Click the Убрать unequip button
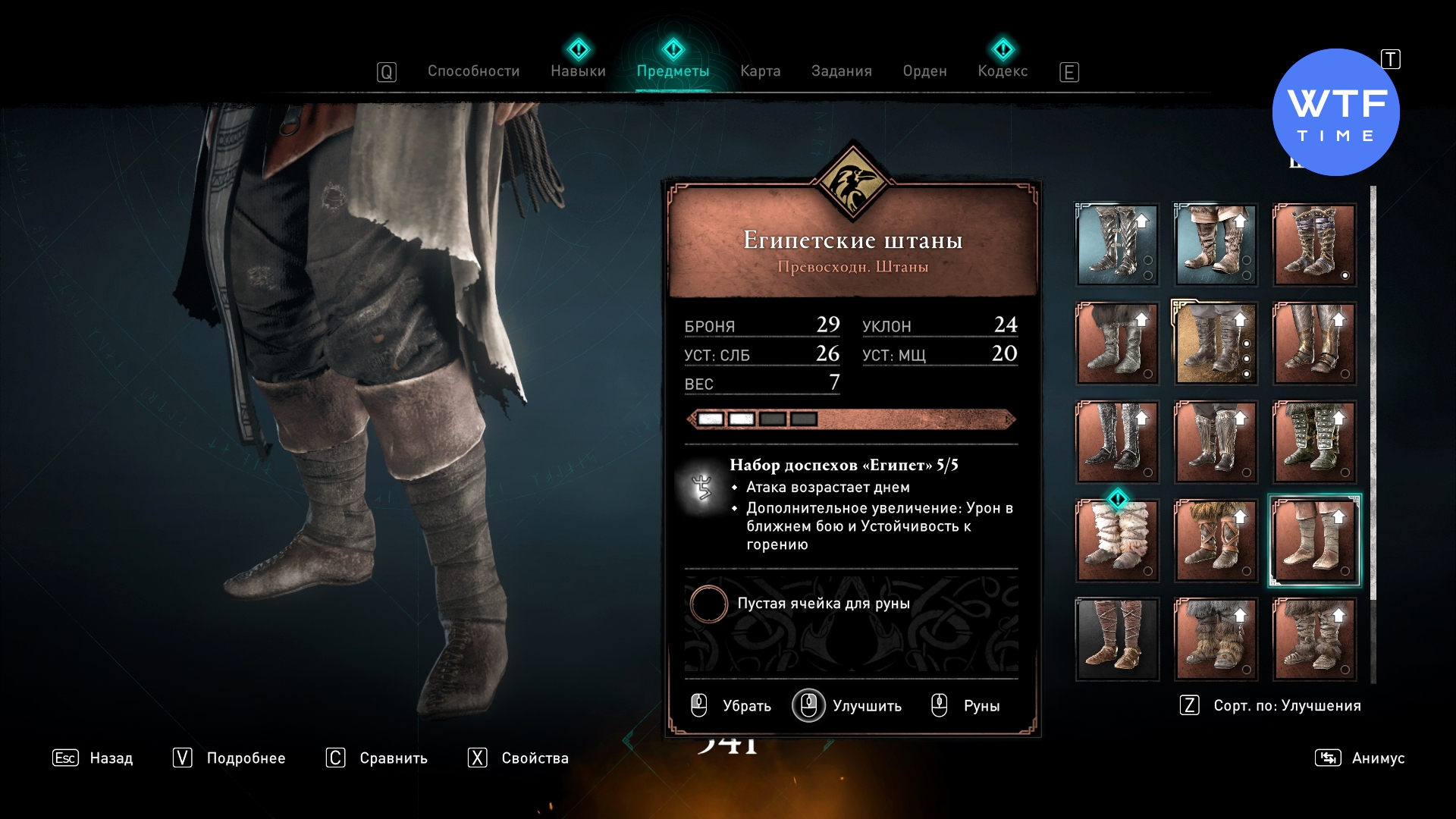The width and height of the screenshot is (1456, 819). point(732,706)
